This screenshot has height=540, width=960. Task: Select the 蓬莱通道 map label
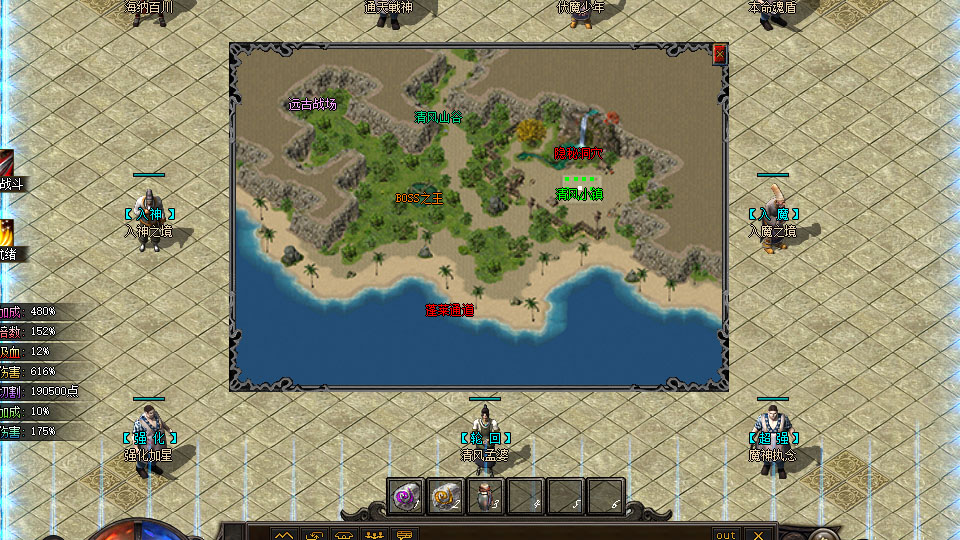(x=449, y=310)
